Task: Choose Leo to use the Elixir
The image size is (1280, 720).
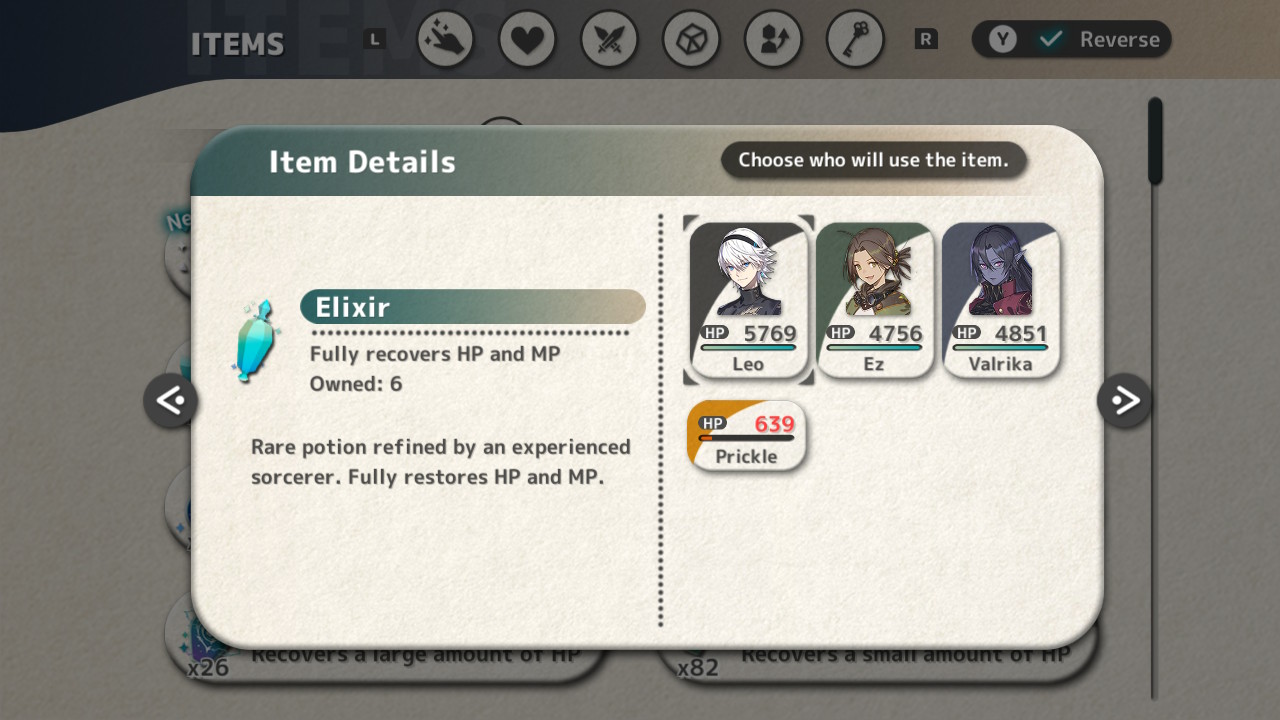Action: (748, 300)
